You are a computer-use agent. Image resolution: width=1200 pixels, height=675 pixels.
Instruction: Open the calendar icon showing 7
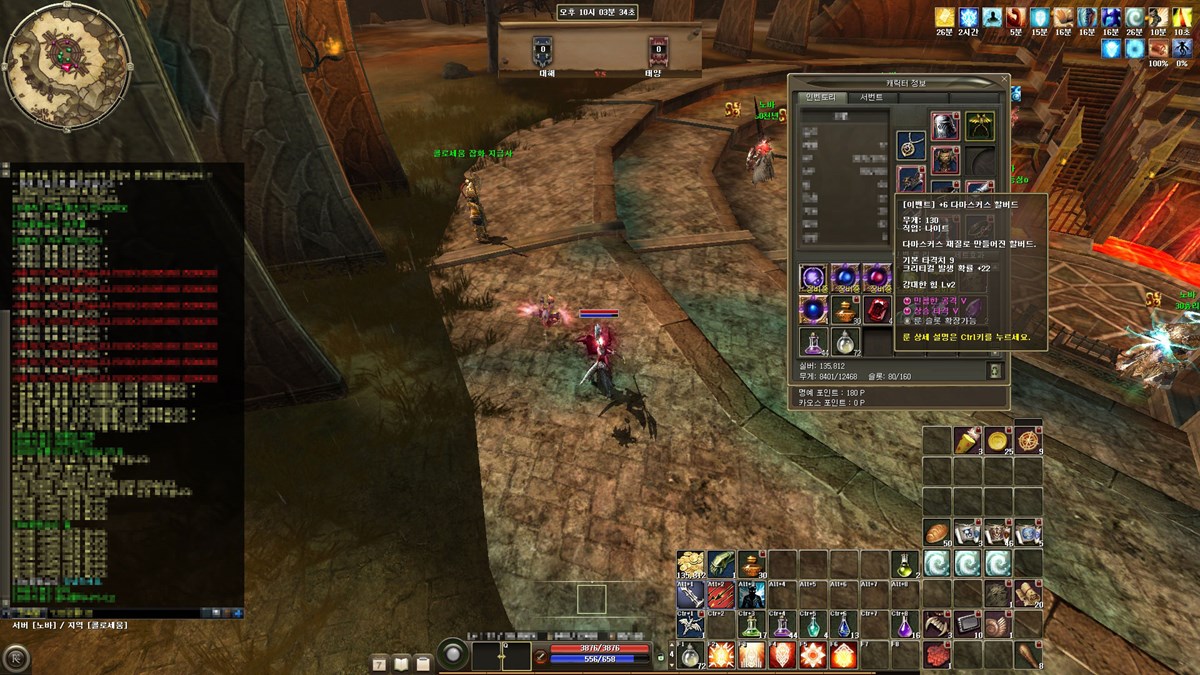click(x=380, y=662)
